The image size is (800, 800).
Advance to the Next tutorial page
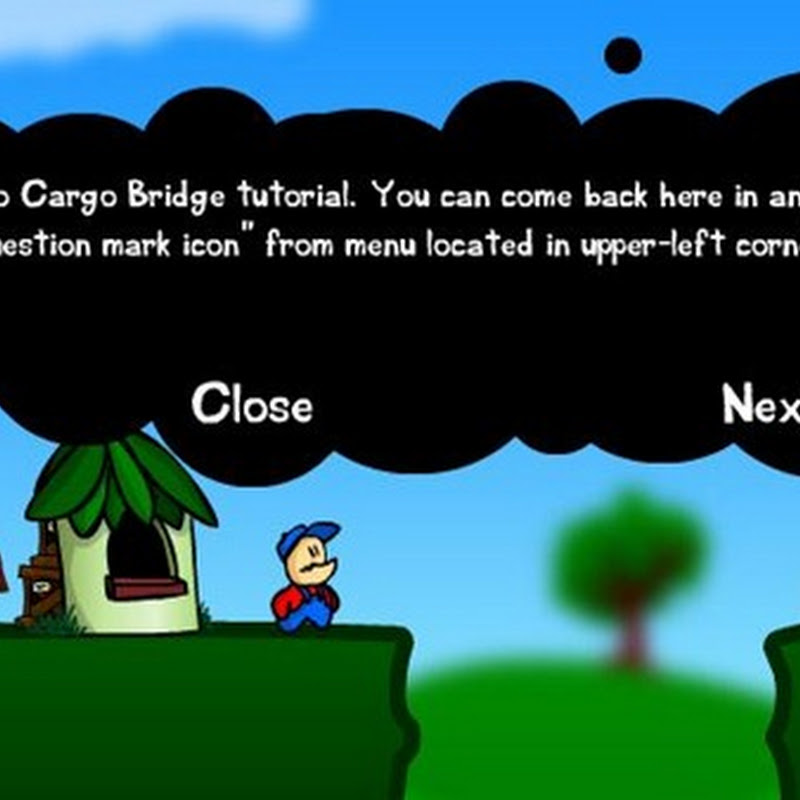[x=762, y=405]
